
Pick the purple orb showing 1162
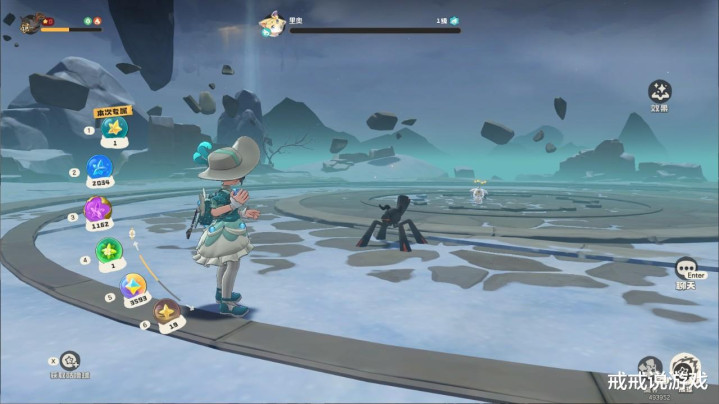pos(97,210)
